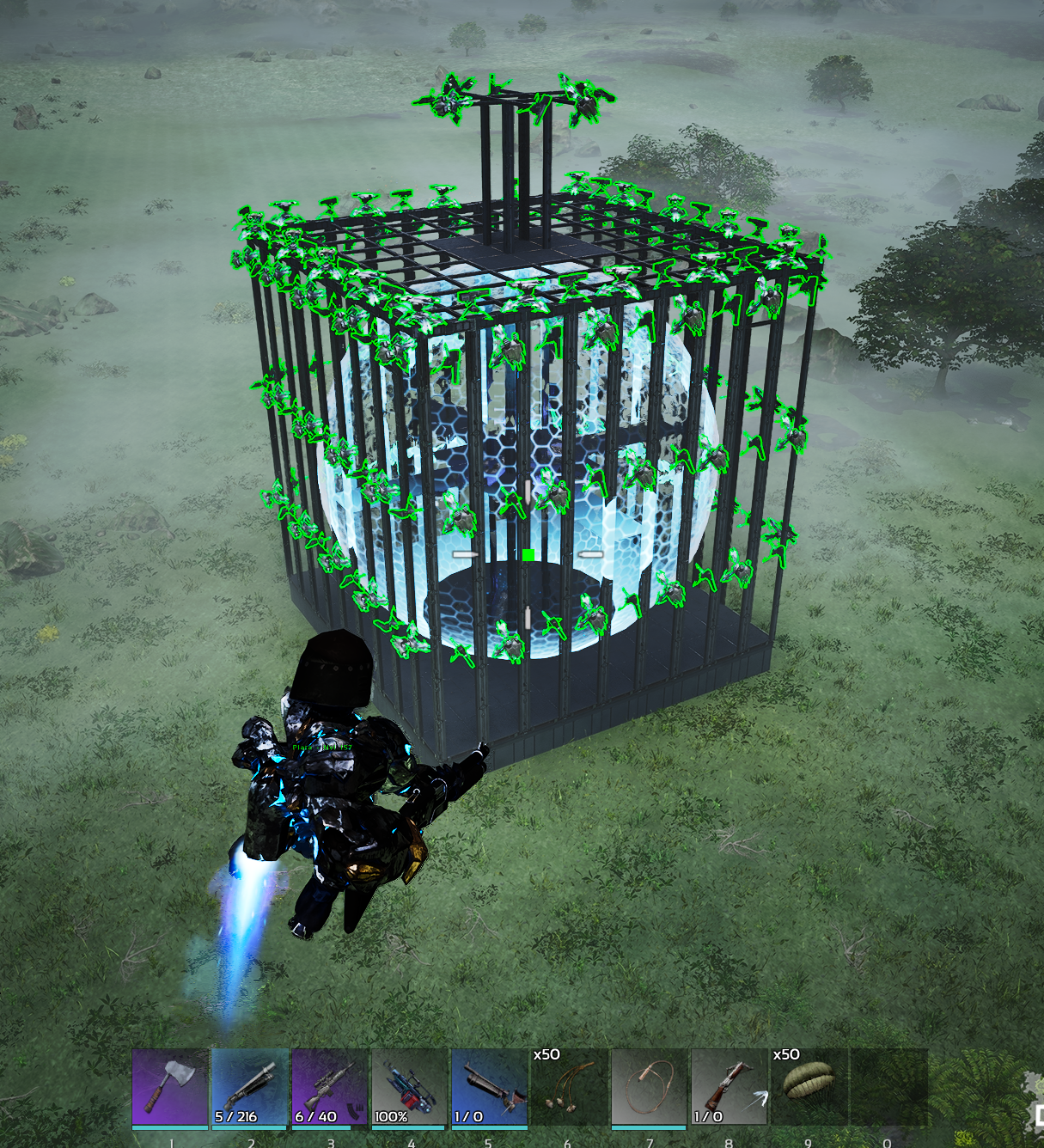Pick the x50 bola stack

pos(569,1087)
